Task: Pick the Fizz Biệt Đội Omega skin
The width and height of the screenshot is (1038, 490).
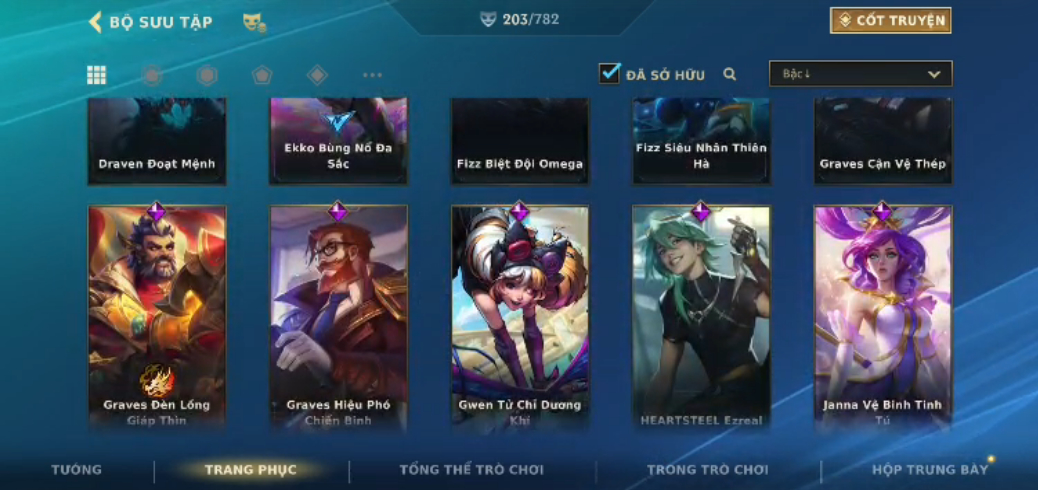Action: [x=520, y=141]
